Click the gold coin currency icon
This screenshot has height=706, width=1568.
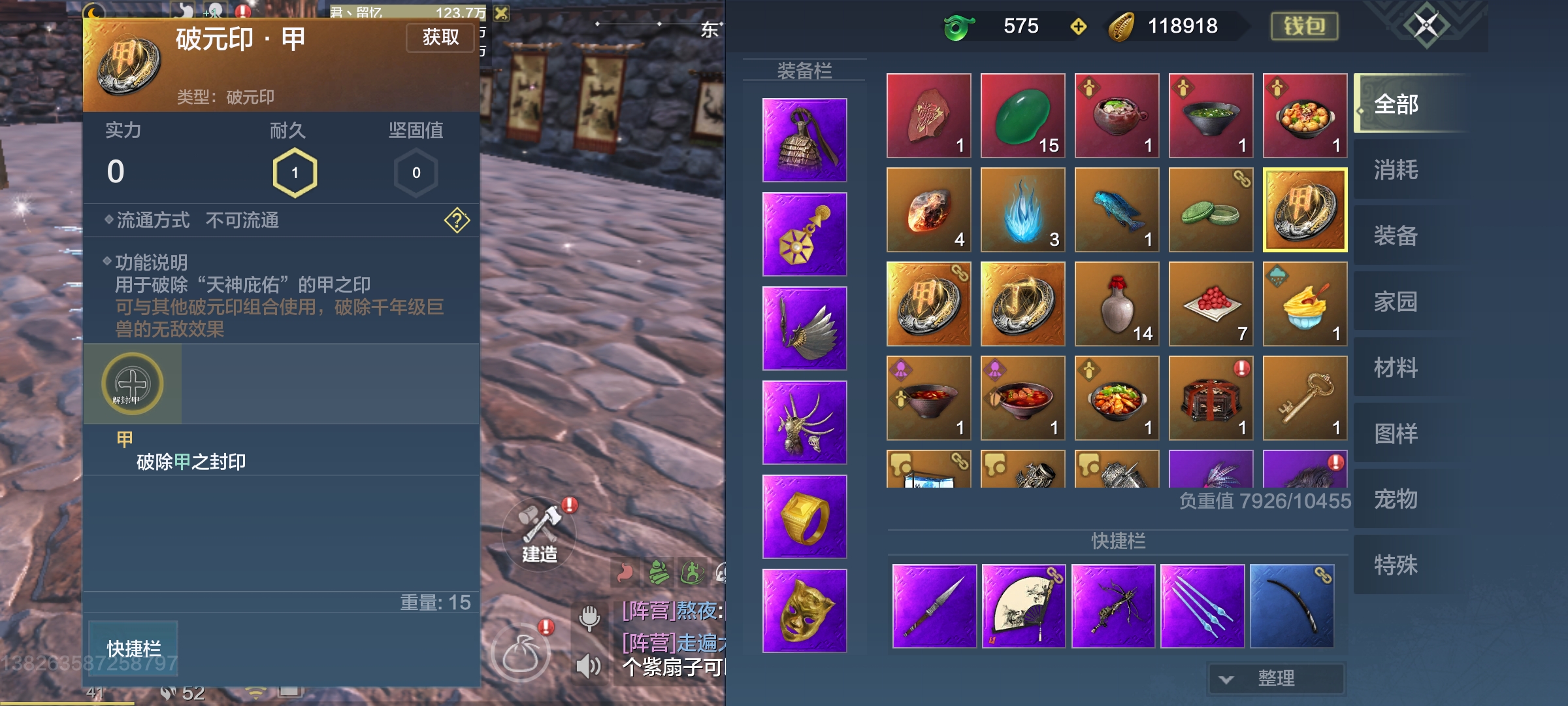pyautogui.click(x=1122, y=27)
